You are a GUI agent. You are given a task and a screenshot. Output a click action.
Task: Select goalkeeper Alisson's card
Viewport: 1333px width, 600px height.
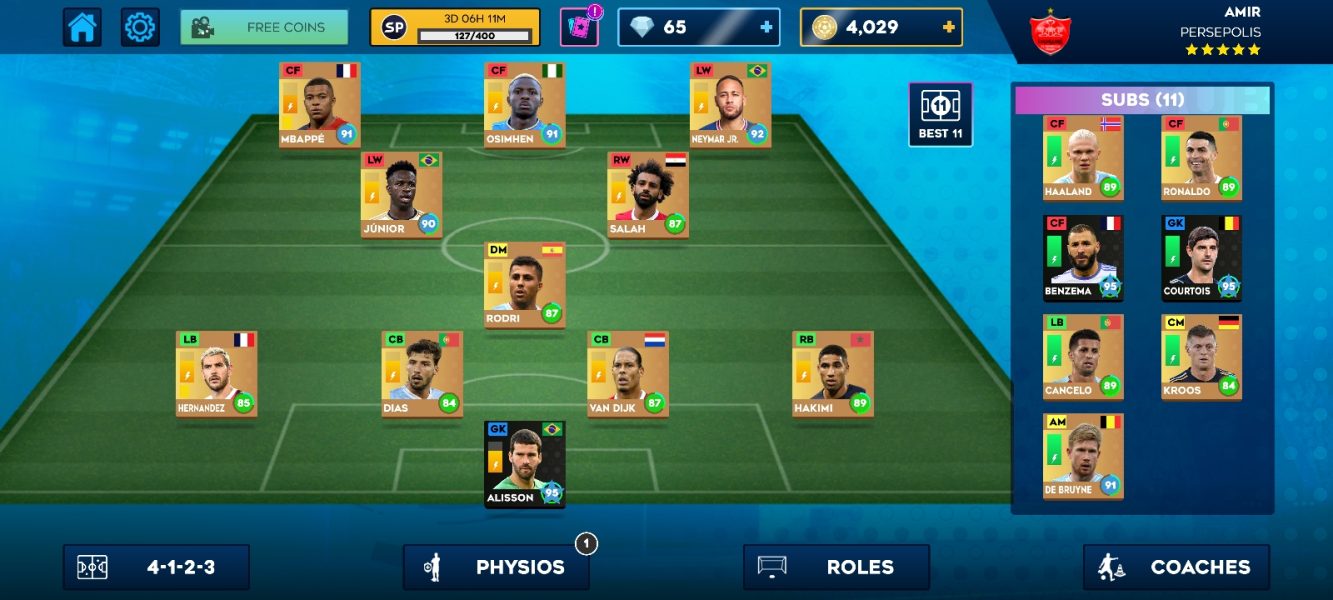pyautogui.click(x=525, y=464)
